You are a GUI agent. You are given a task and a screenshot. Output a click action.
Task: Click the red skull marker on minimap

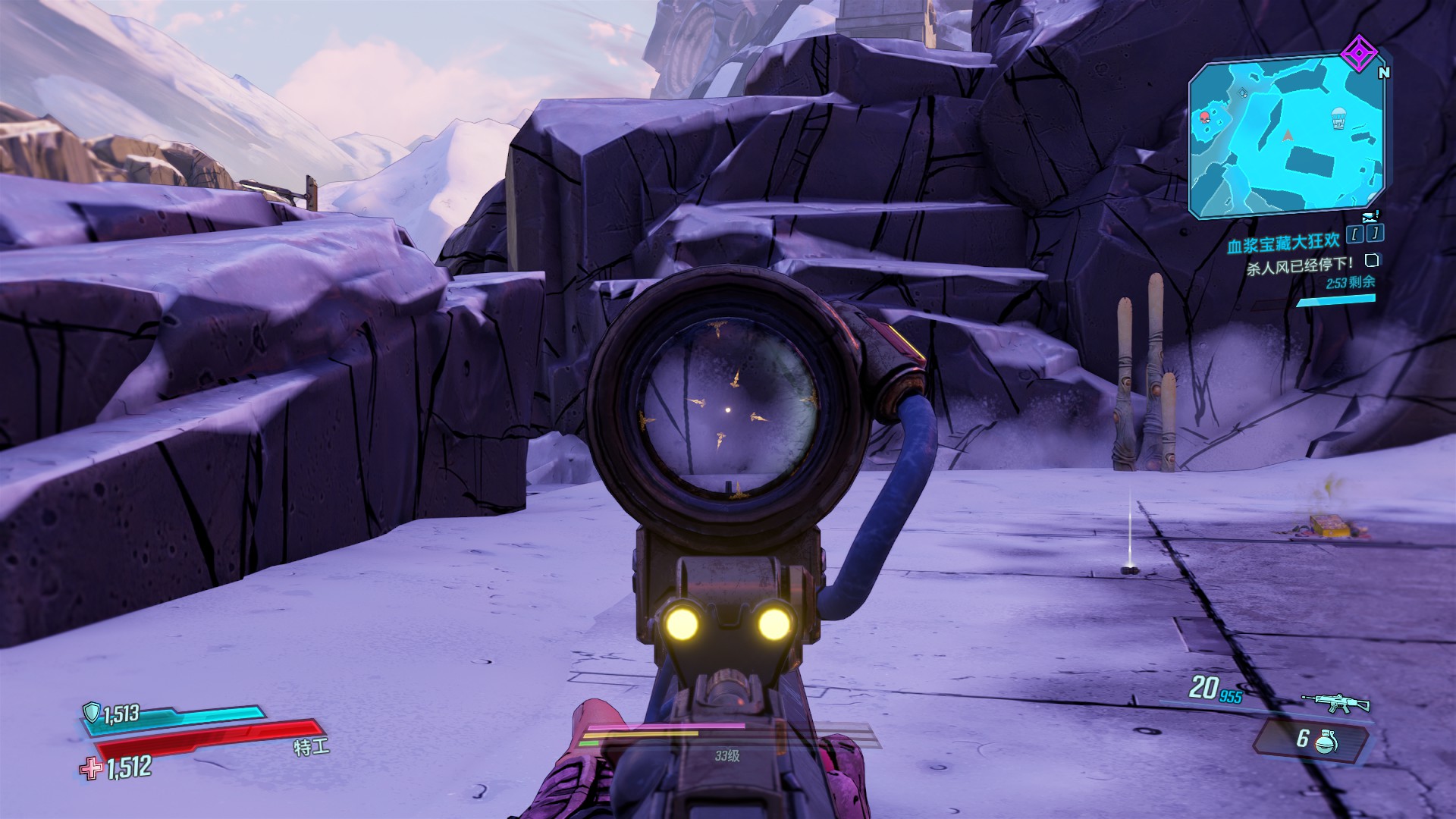tap(1204, 117)
